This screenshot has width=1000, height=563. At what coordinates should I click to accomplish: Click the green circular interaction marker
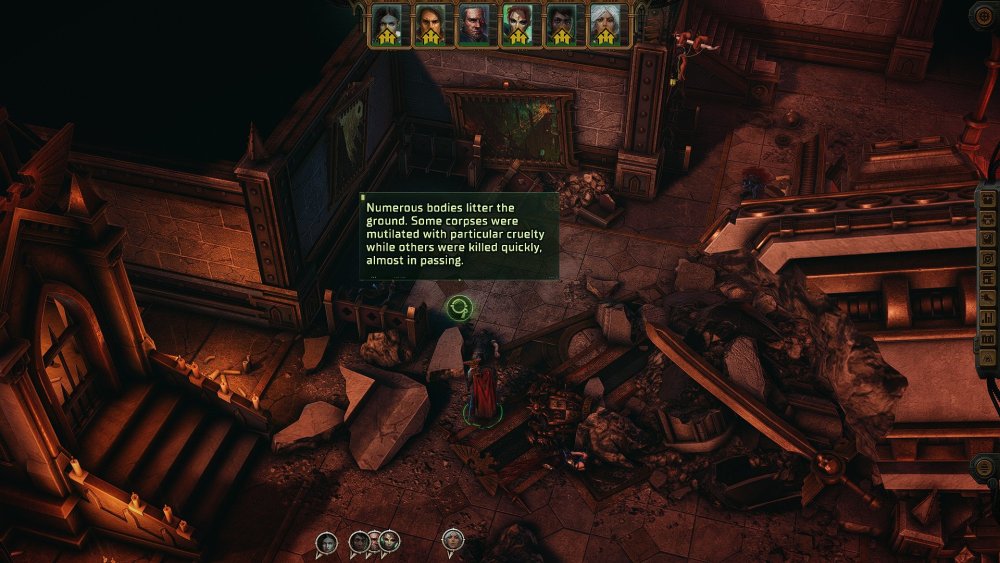(460, 308)
